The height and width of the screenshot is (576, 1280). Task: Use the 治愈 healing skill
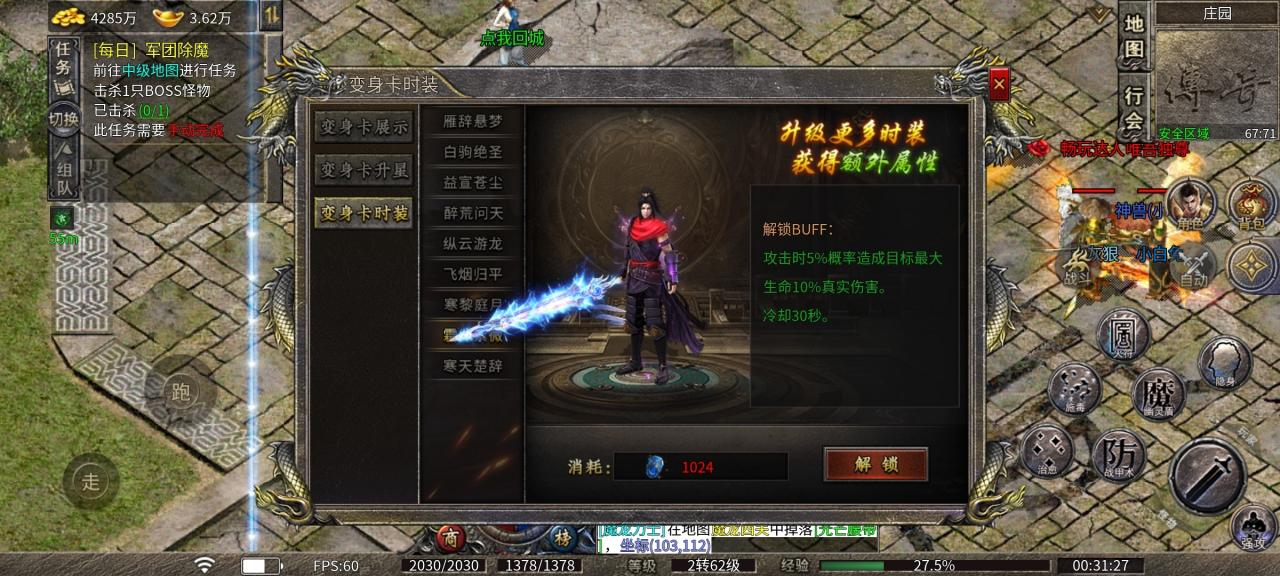1047,450
